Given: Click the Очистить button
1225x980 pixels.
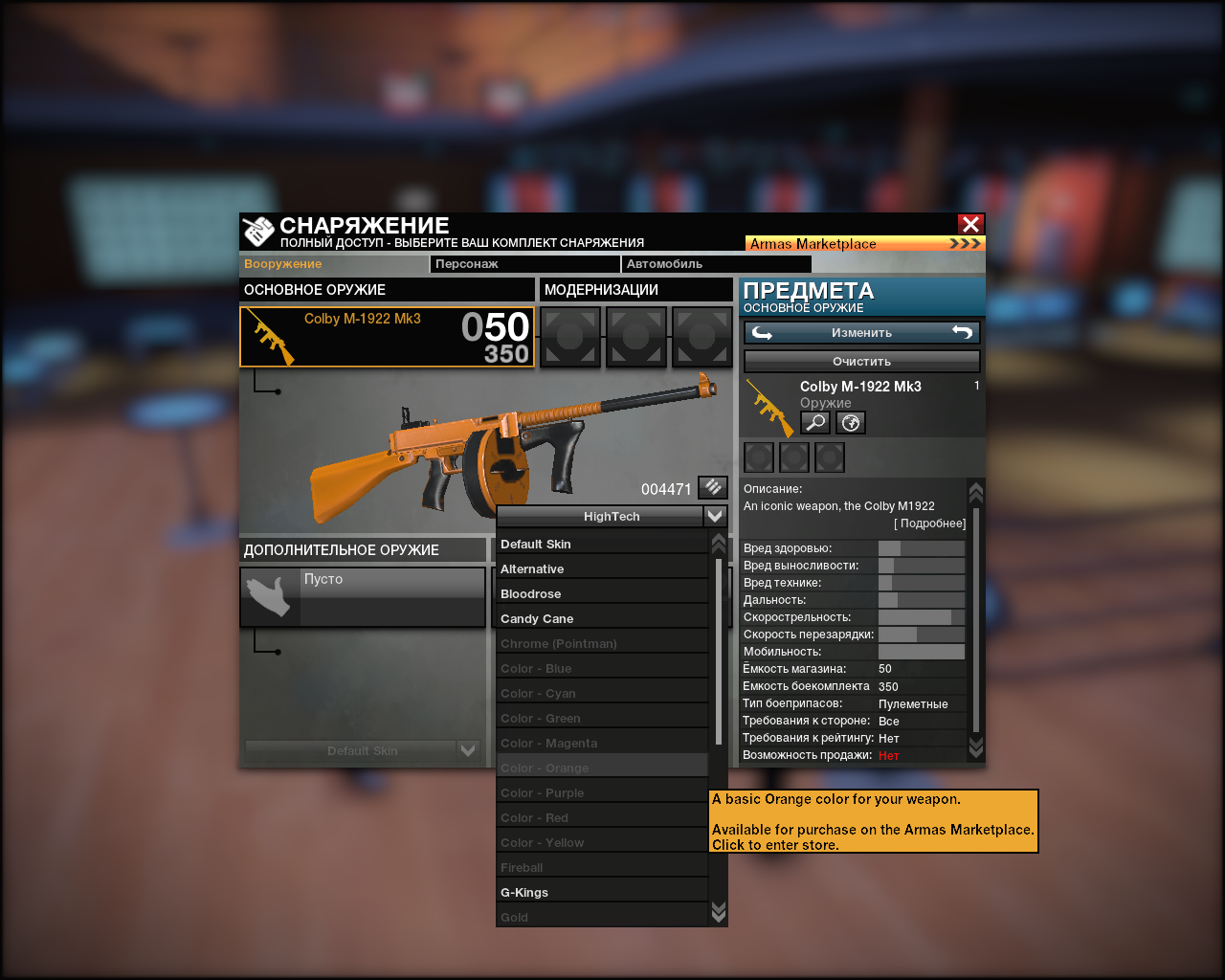Looking at the screenshot, I should (861, 362).
